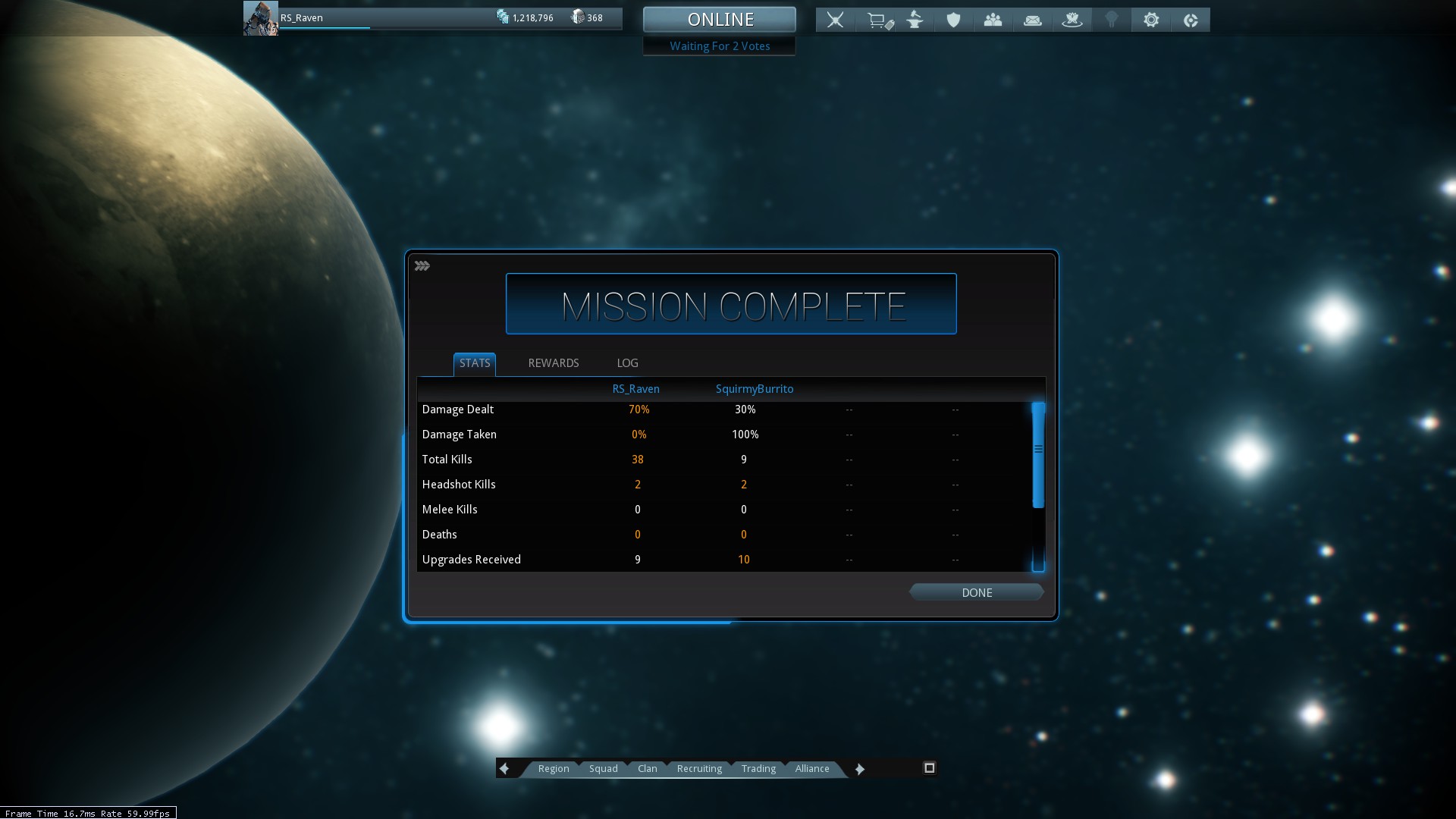The width and height of the screenshot is (1456, 819).
Task: Select the STATS tab
Action: [475, 363]
